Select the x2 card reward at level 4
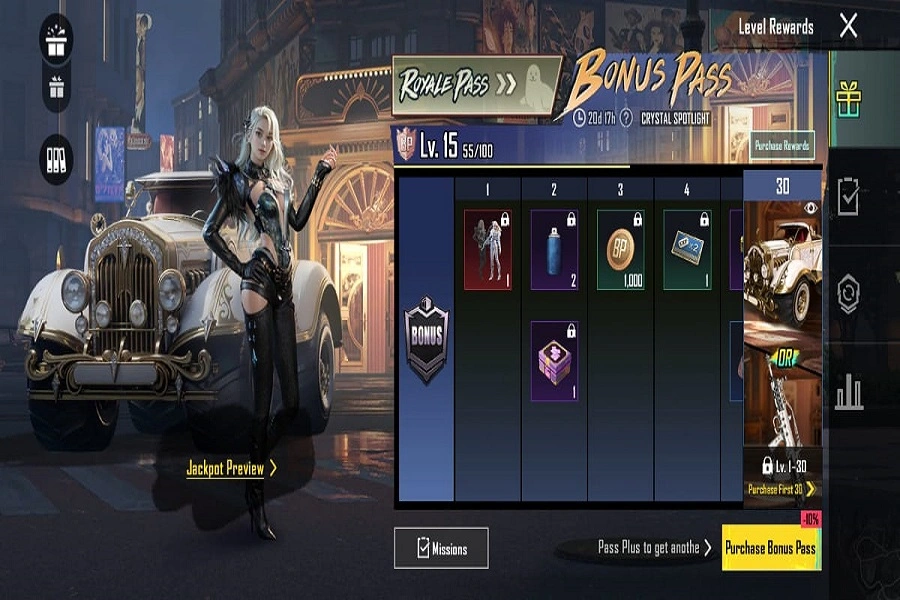 pos(687,249)
